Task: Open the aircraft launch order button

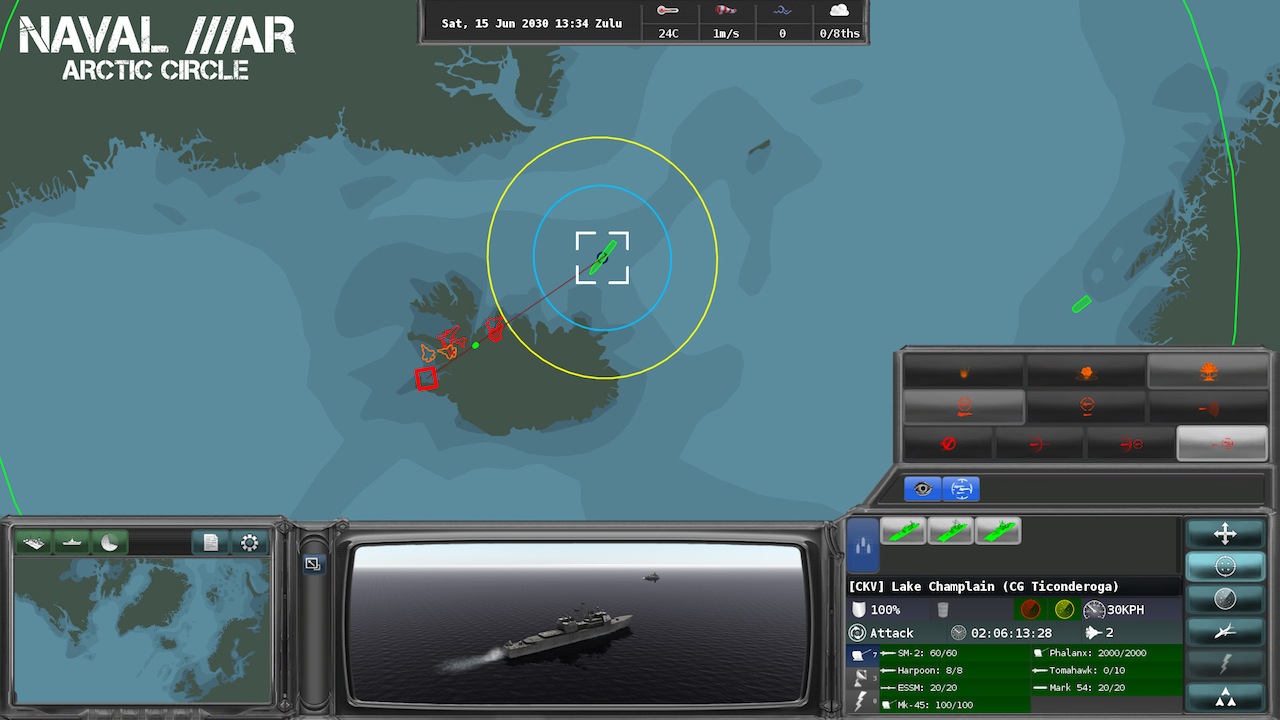Action: 1225,631
